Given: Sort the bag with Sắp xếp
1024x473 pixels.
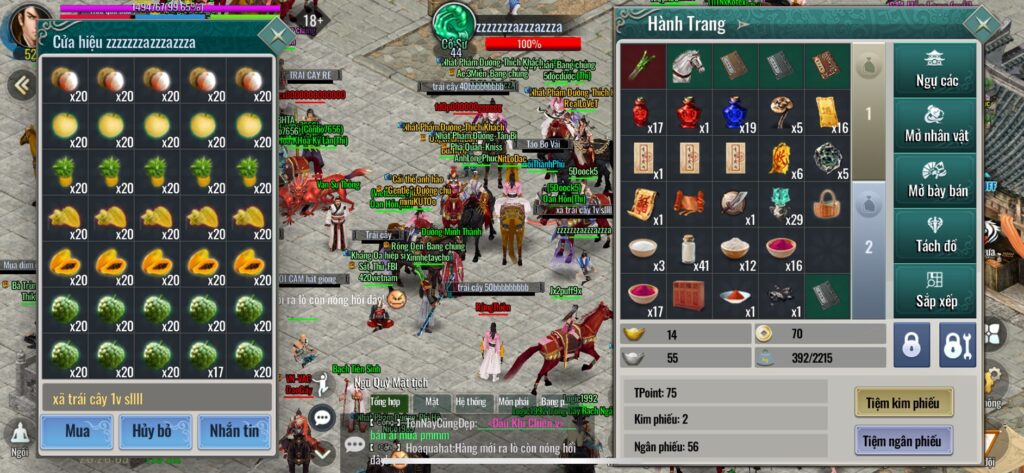Looking at the screenshot, I should pos(935,290).
